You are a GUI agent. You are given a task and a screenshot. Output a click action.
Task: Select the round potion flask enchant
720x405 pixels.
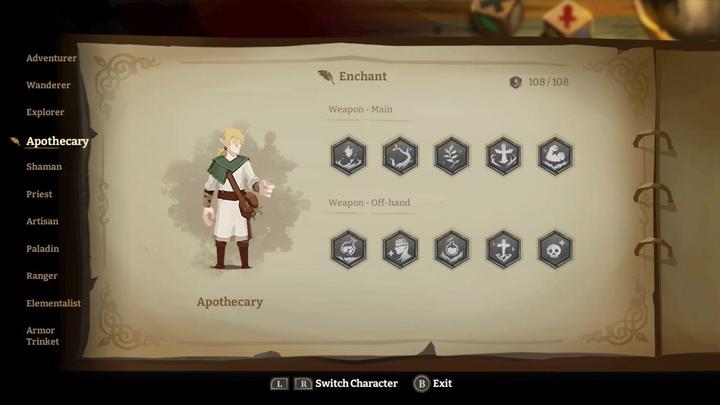click(451, 249)
